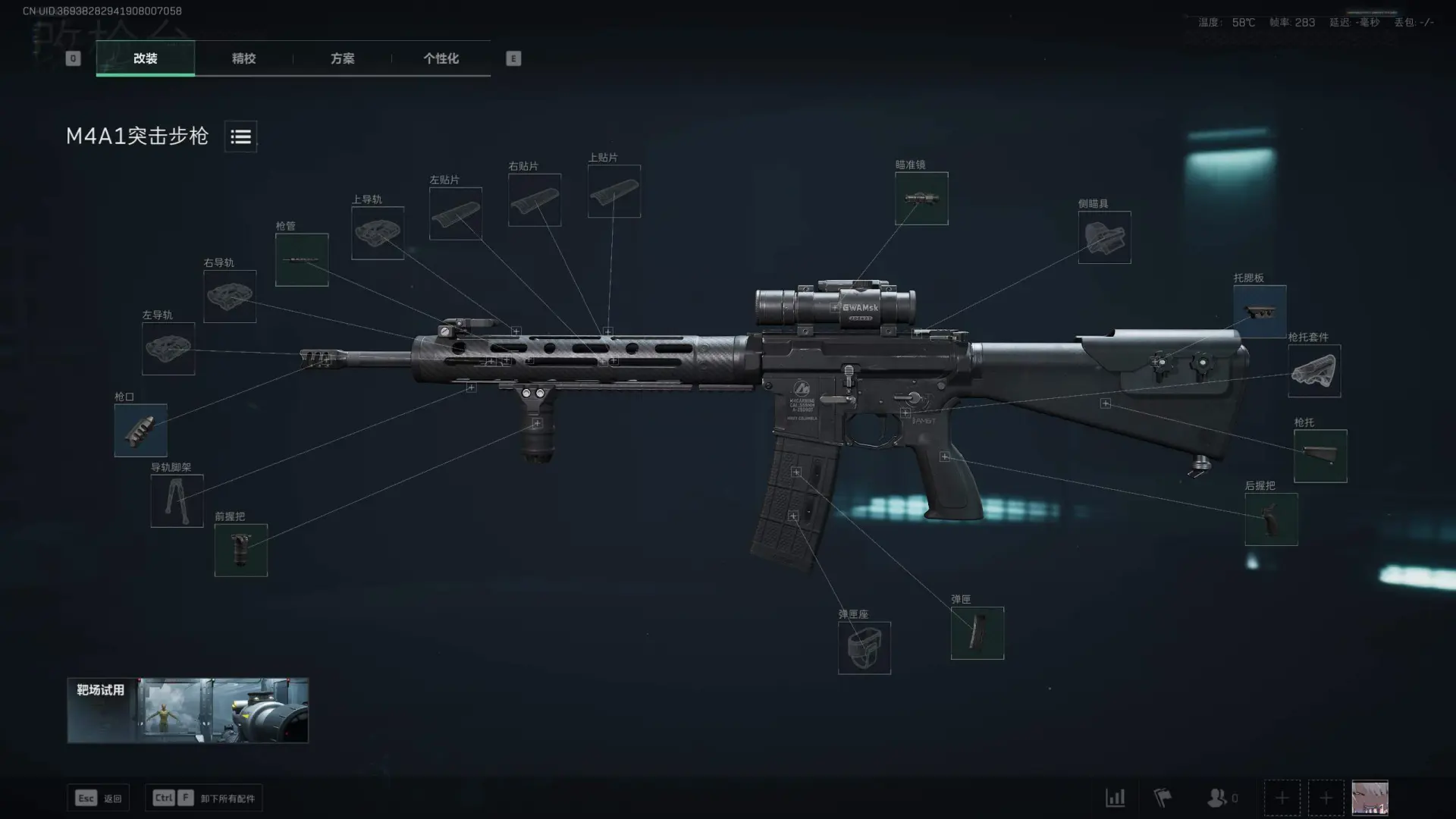Click the 改装 tab
This screenshot has width=1456, height=819.
click(145, 58)
